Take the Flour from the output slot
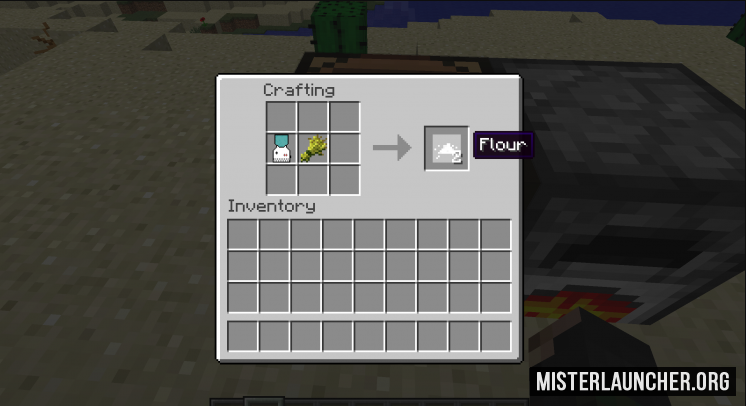 pyautogui.click(x=445, y=149)
